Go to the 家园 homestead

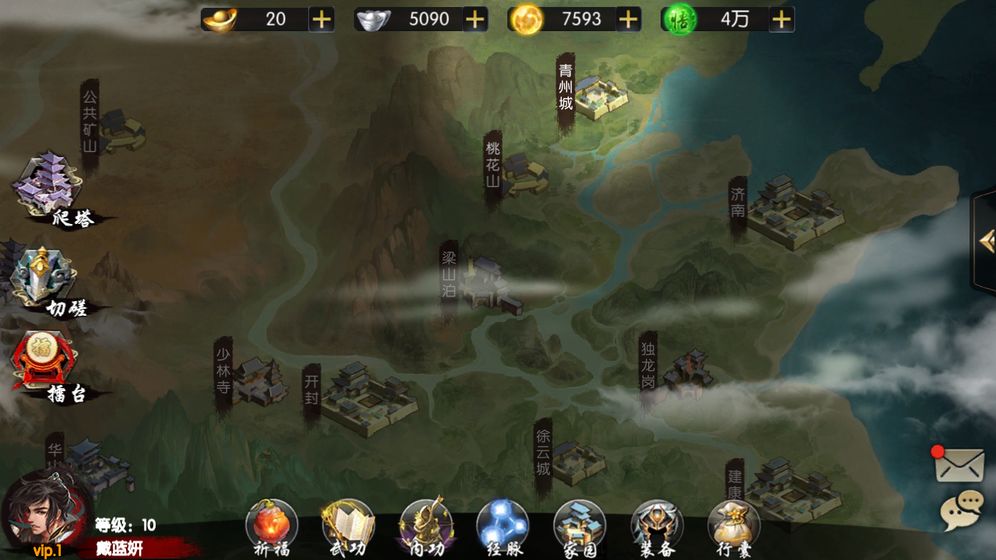click(x=579, y=526)
